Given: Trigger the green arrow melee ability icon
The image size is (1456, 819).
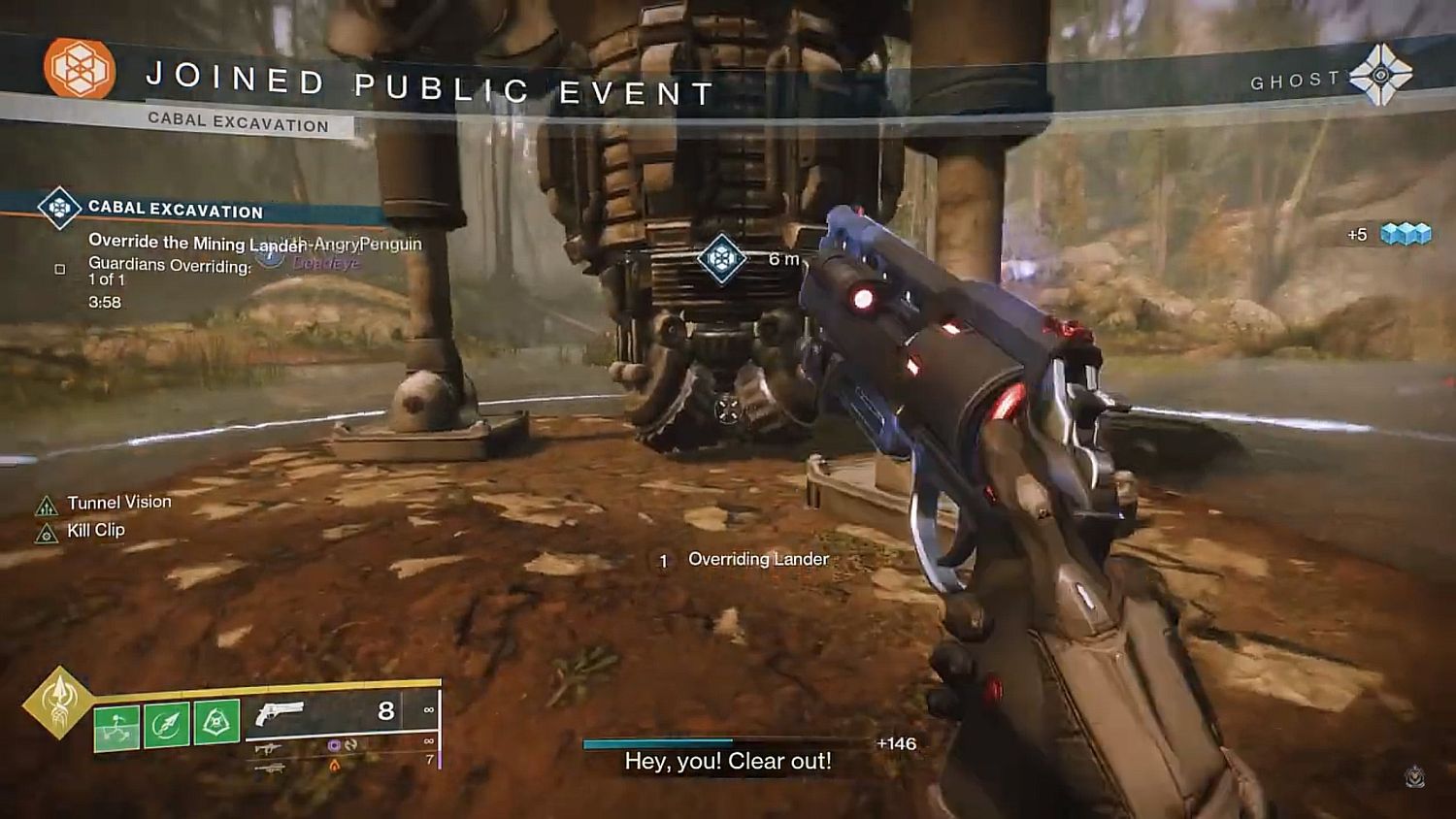Looking at the screenshot, I should coord(166,726).
